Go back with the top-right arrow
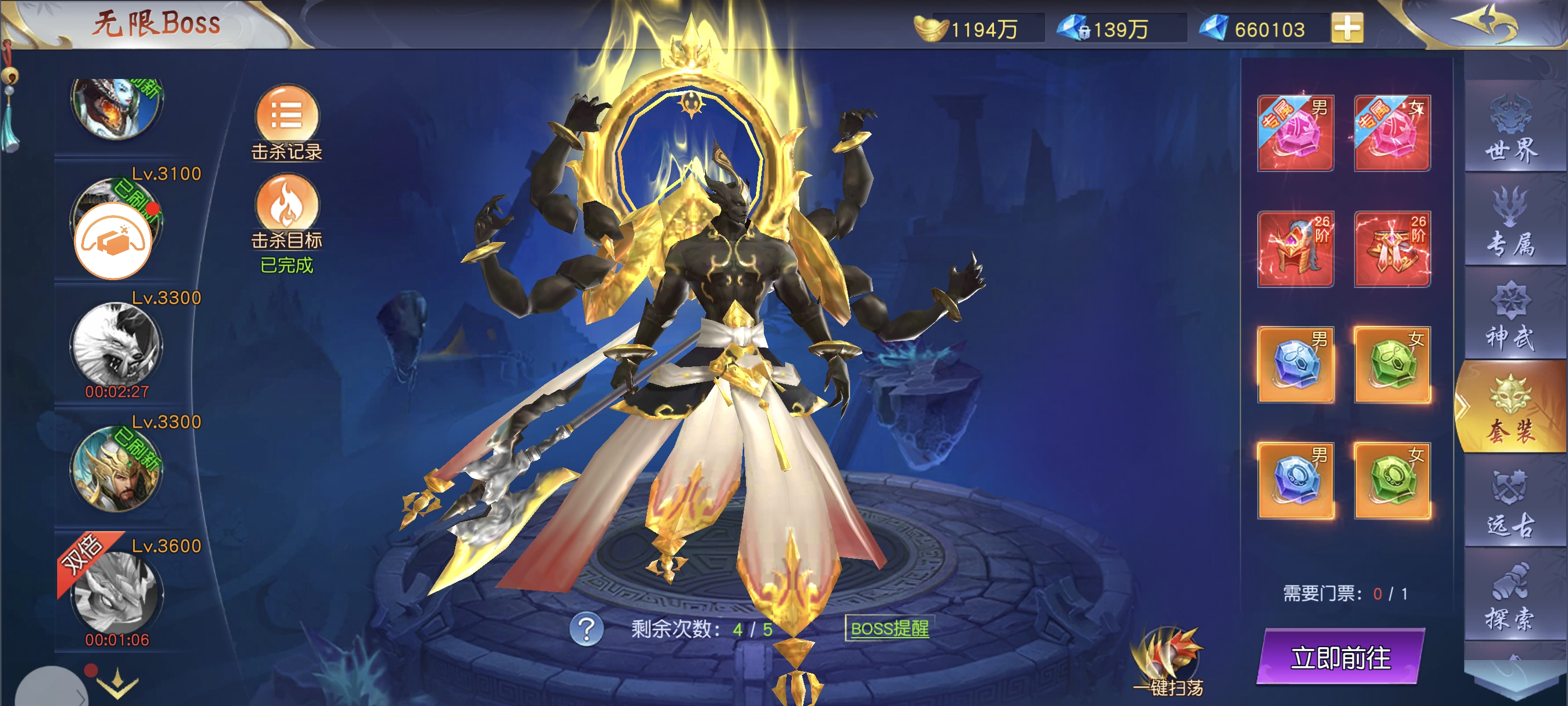 tap(1485, 24)
